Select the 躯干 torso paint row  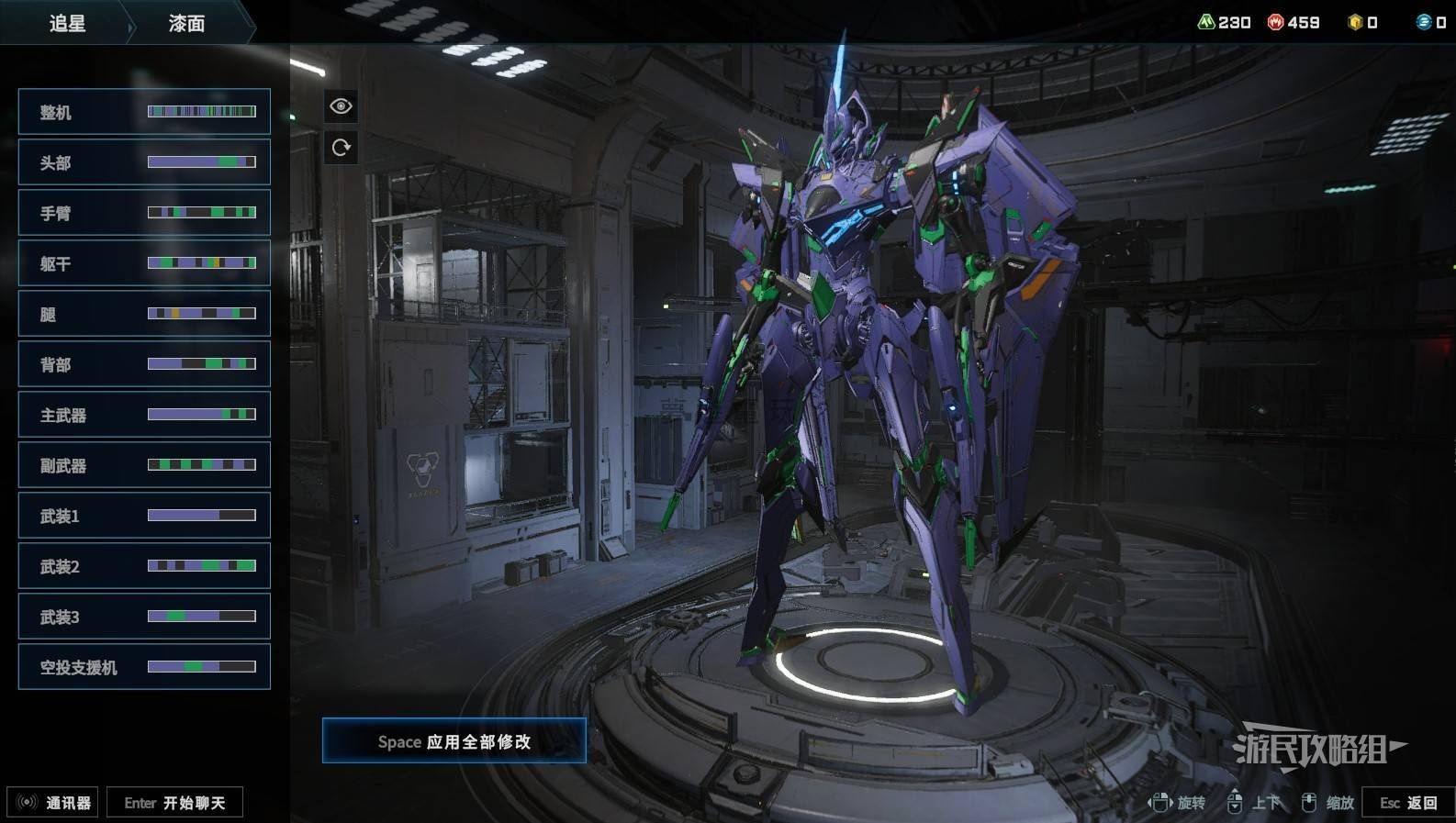[x=144, y=263]
